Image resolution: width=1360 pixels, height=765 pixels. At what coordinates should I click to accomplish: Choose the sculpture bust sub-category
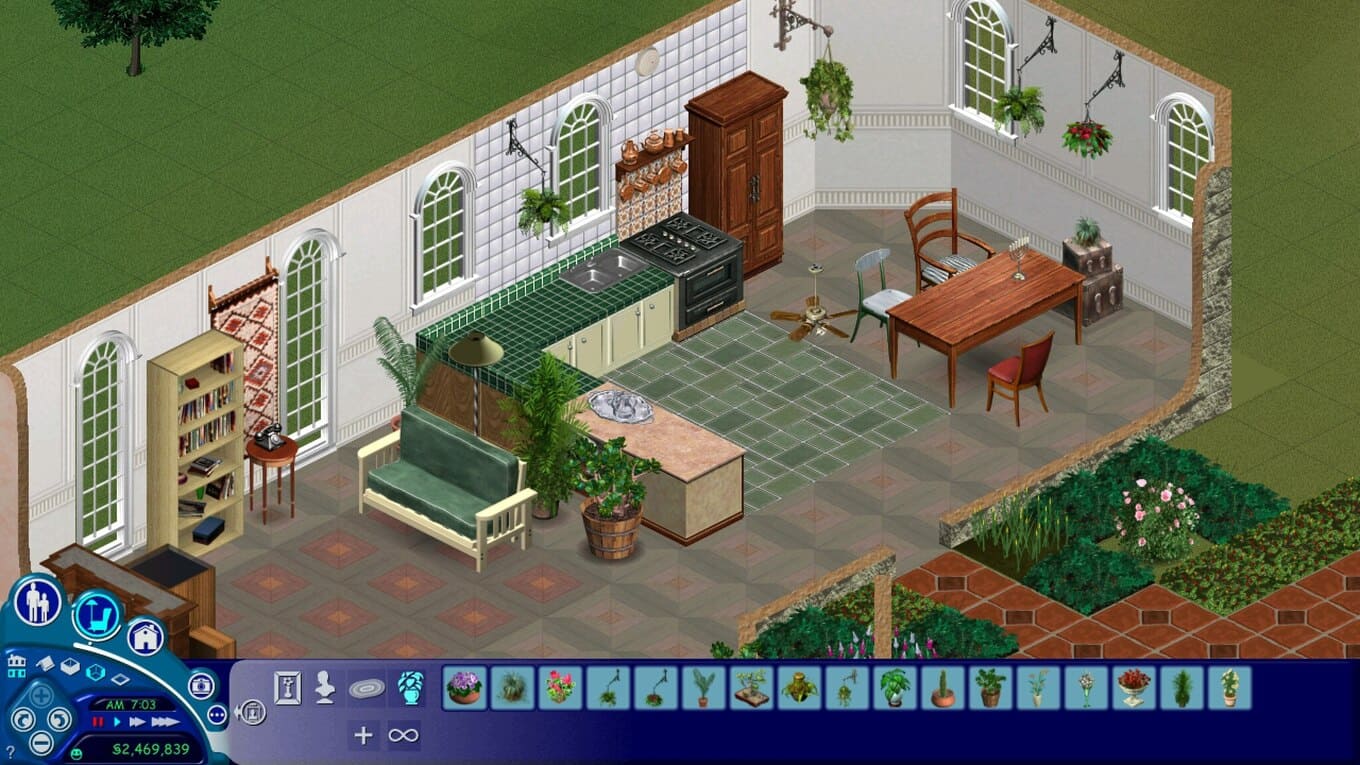pyautogui.click(x=325, y=687)
